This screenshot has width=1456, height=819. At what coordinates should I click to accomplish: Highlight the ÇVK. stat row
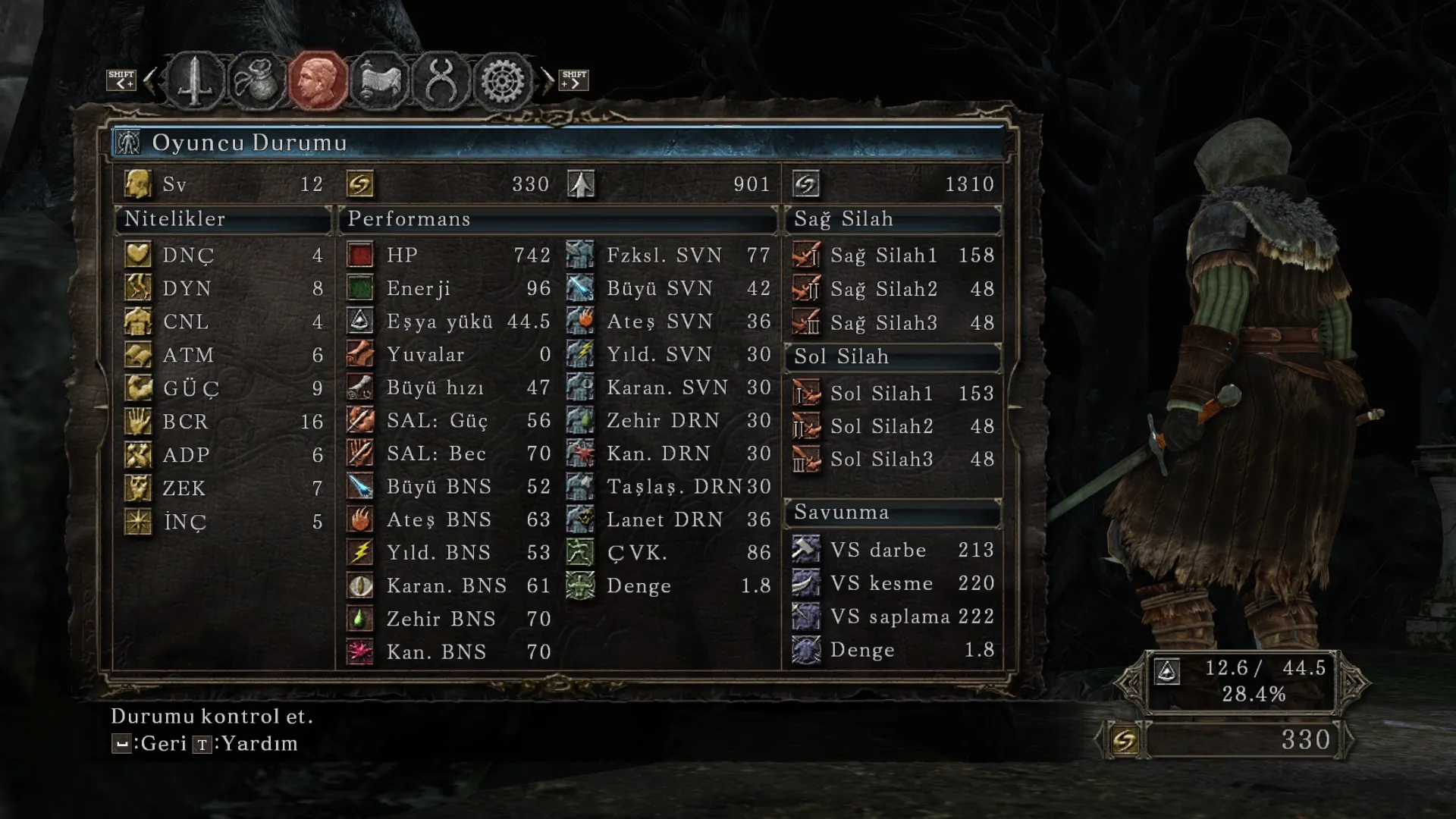(669, 553)
